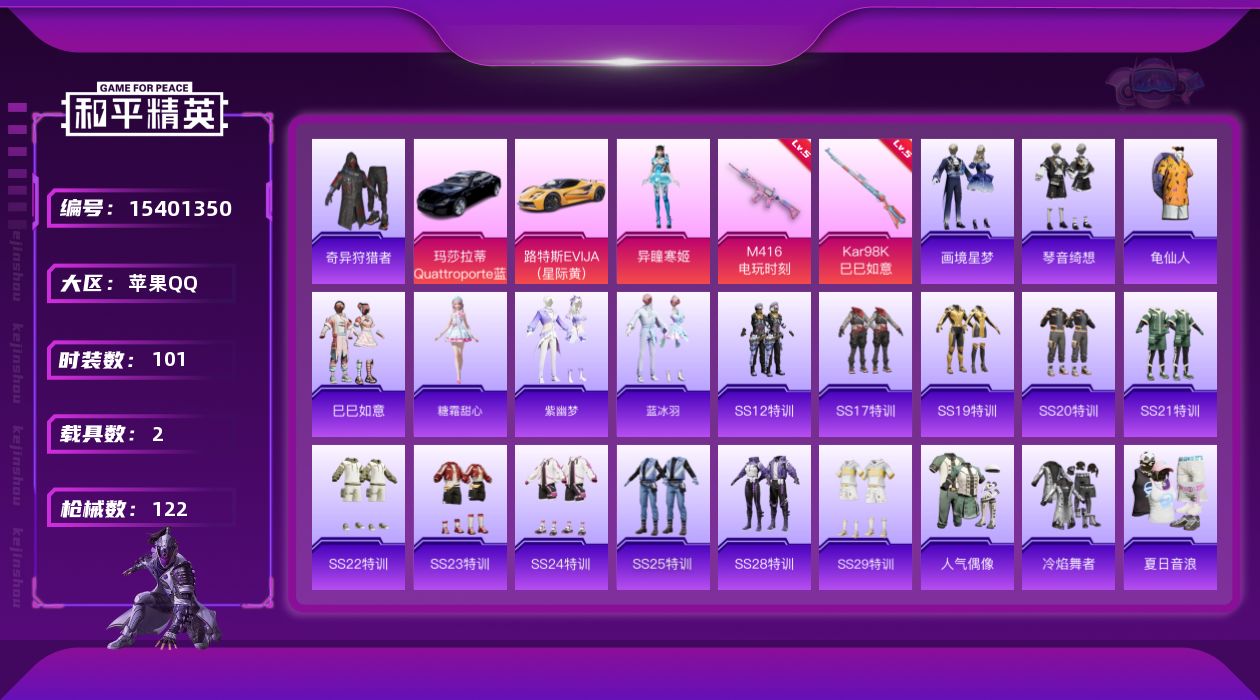Choose the 玛莎拉蒂 Quattroporte蓝 car tile
Image resolution: width=1260 pixels, height=700 pixels.
point(460,211)
